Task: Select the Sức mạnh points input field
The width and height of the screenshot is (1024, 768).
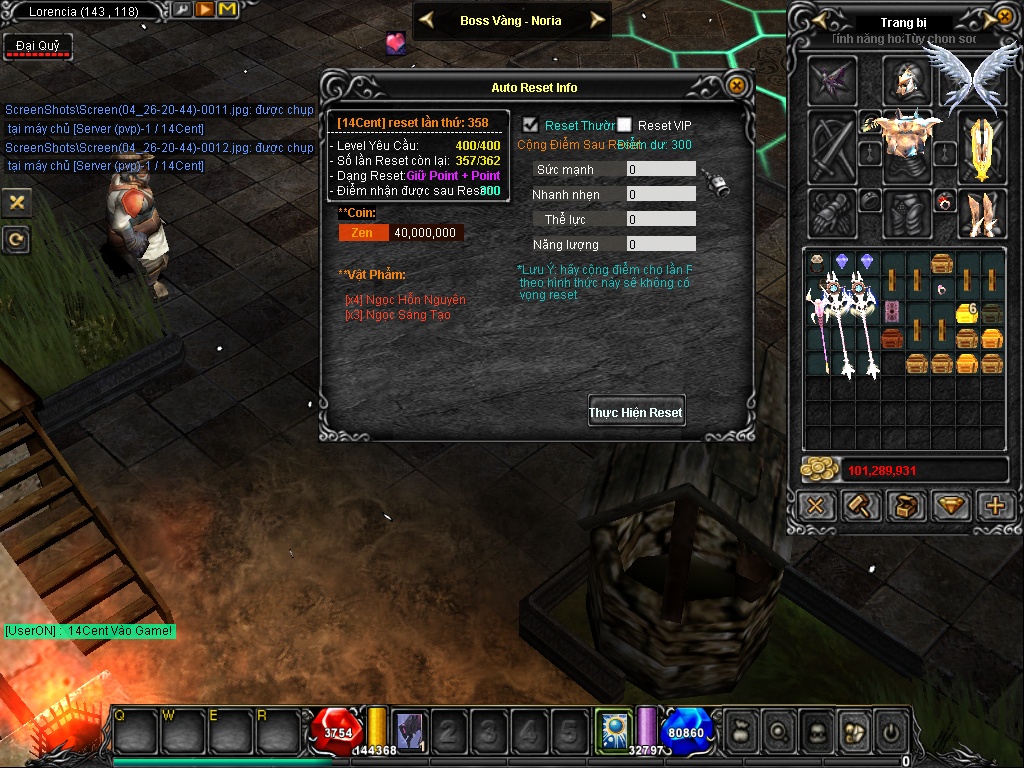Action: click(660, 170)
